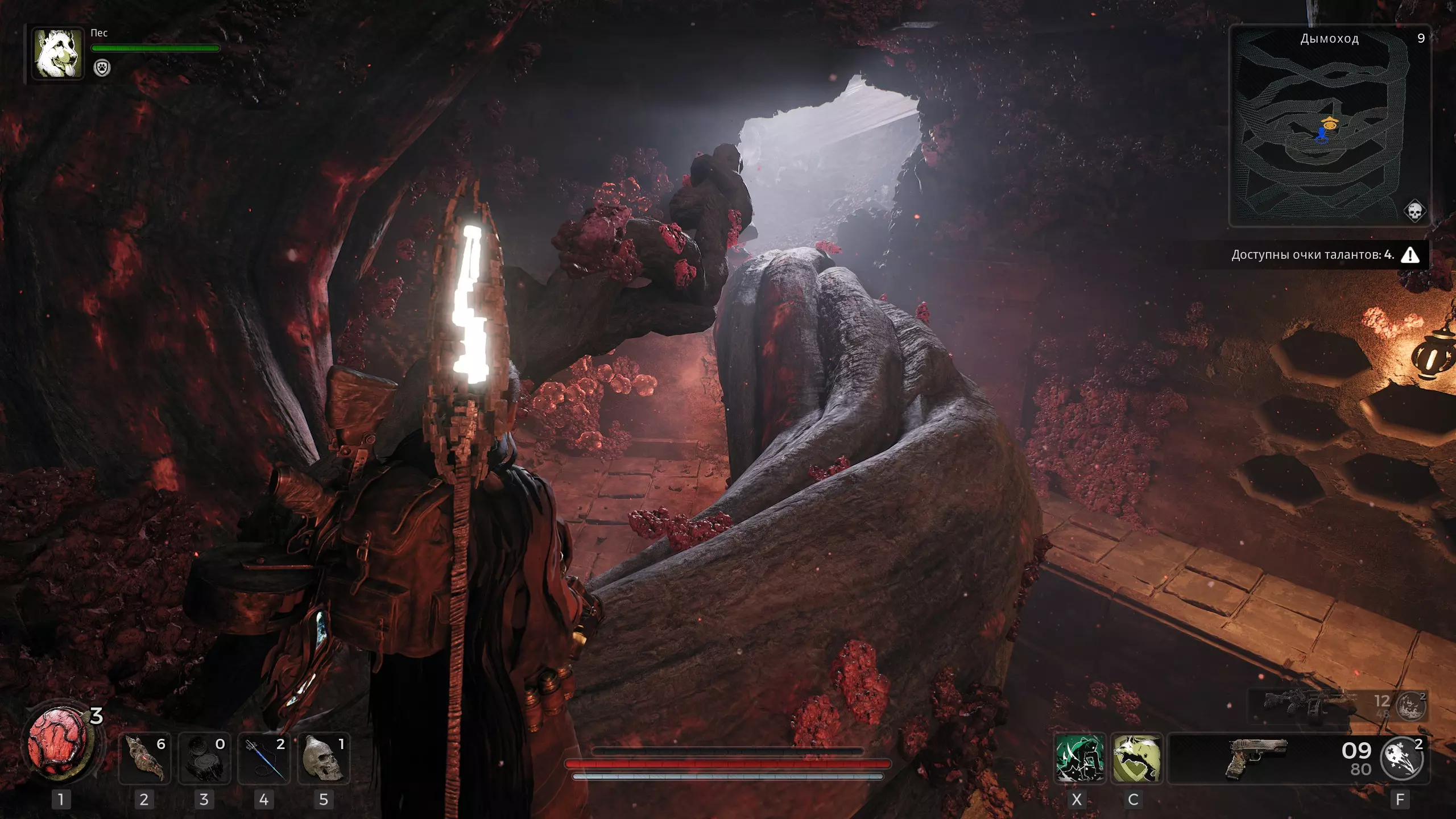The height and width of the screenshot is (819, 1456).
Task: Select the equipped pistol weapon
Action: click(x=1256, y=758)
